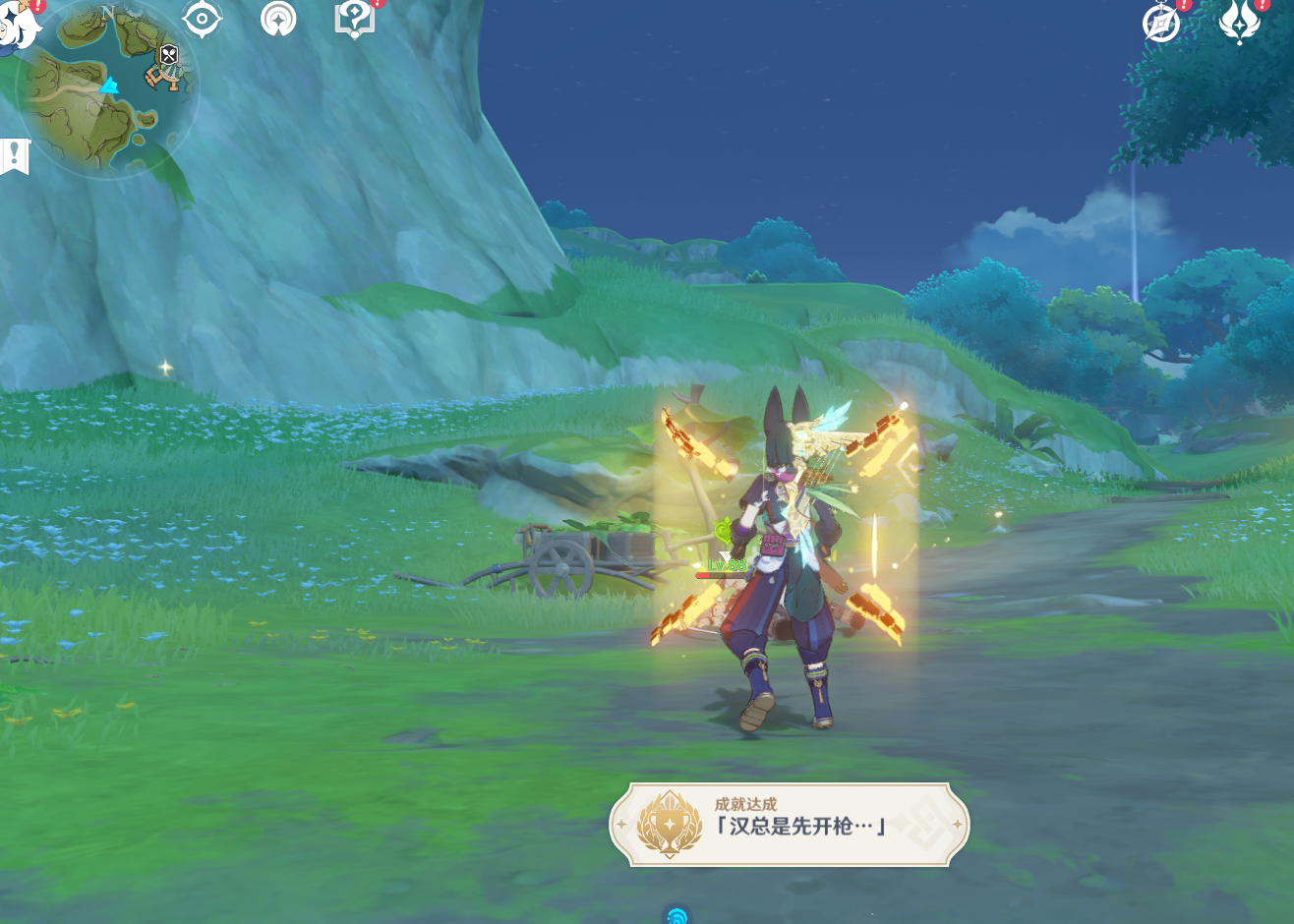Open the Wish star-gate icon

(x=278, y=19)
